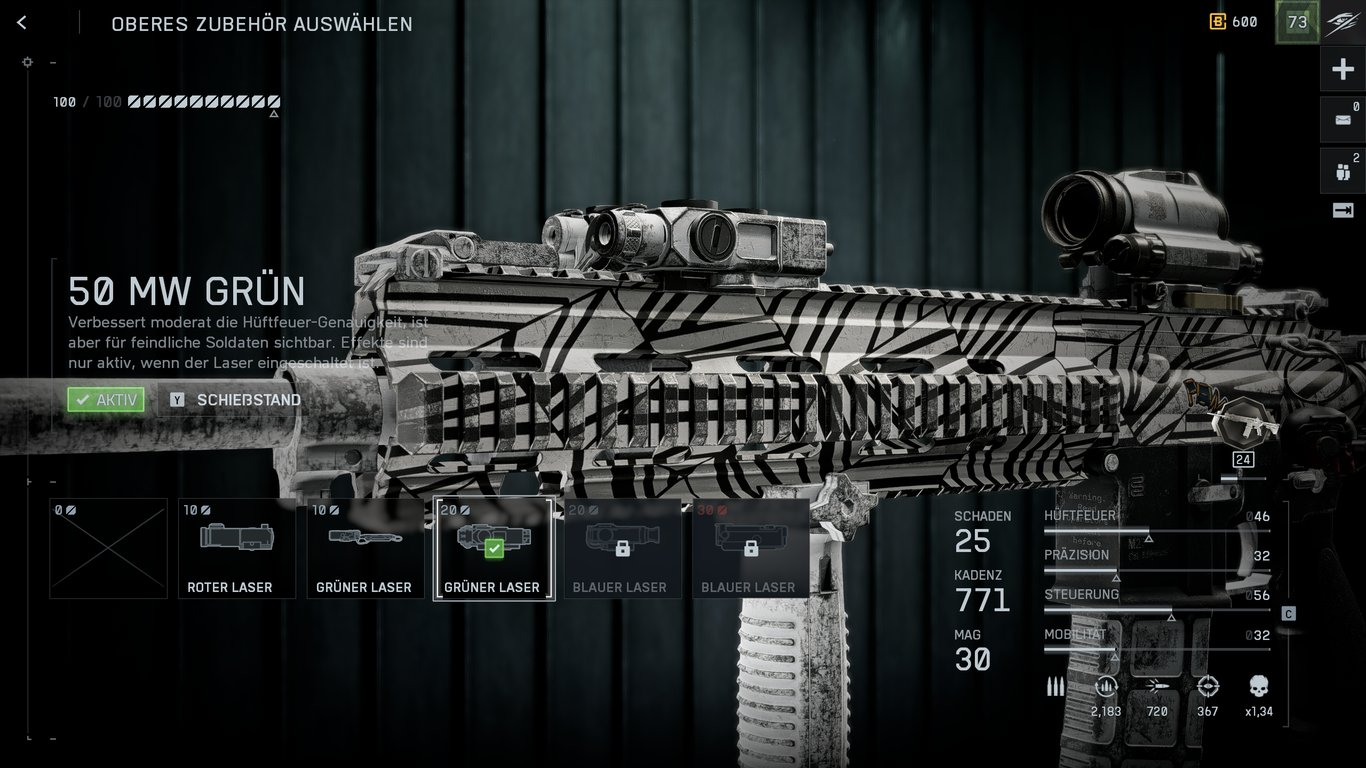Click the green checkmark on equipped GRÜNER LASER
The height and width of the screenshot is (768, 1366).
[x=493, y=547]
